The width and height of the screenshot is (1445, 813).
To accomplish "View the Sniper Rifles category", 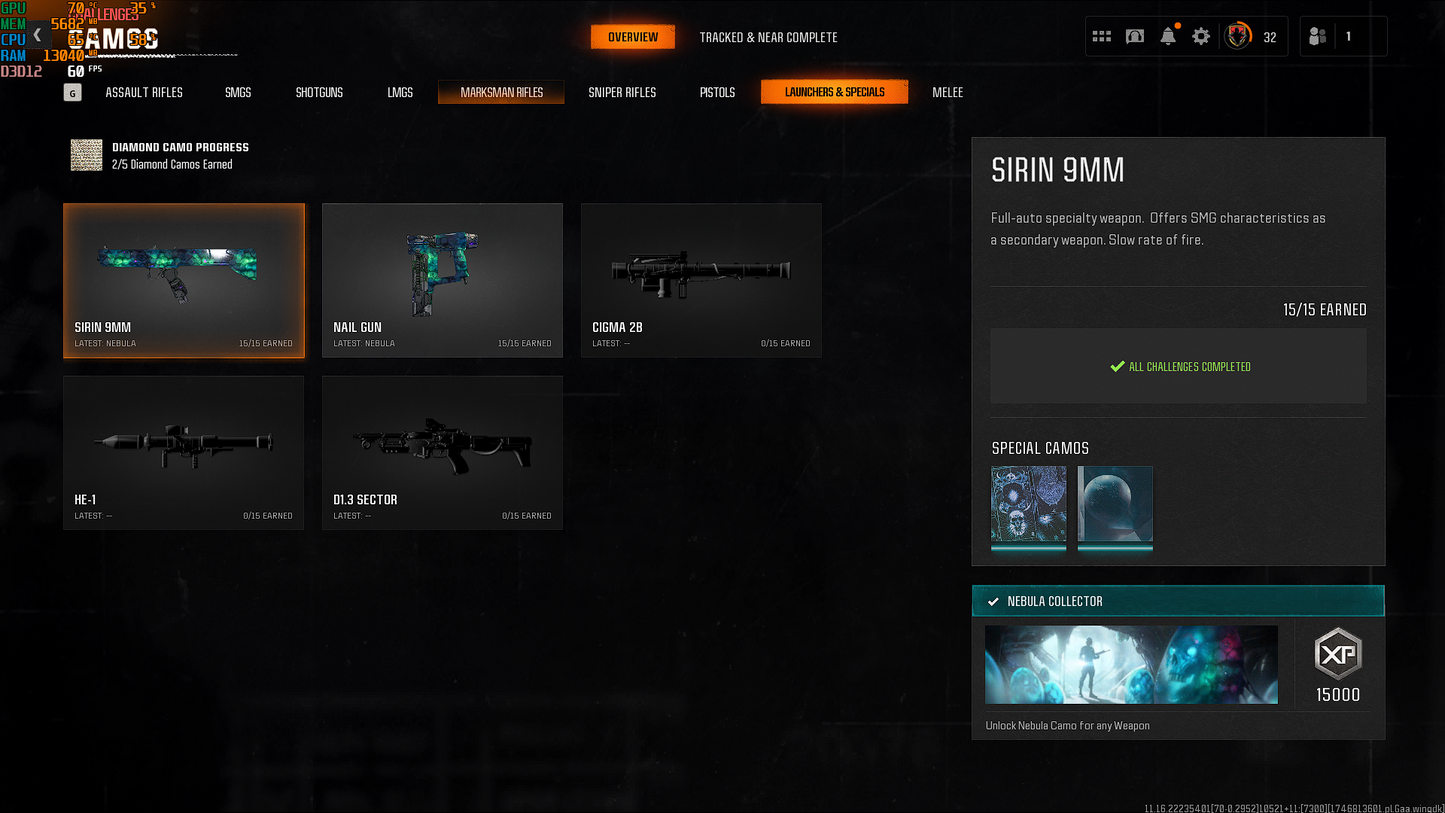I will click(x=622, y=92).
